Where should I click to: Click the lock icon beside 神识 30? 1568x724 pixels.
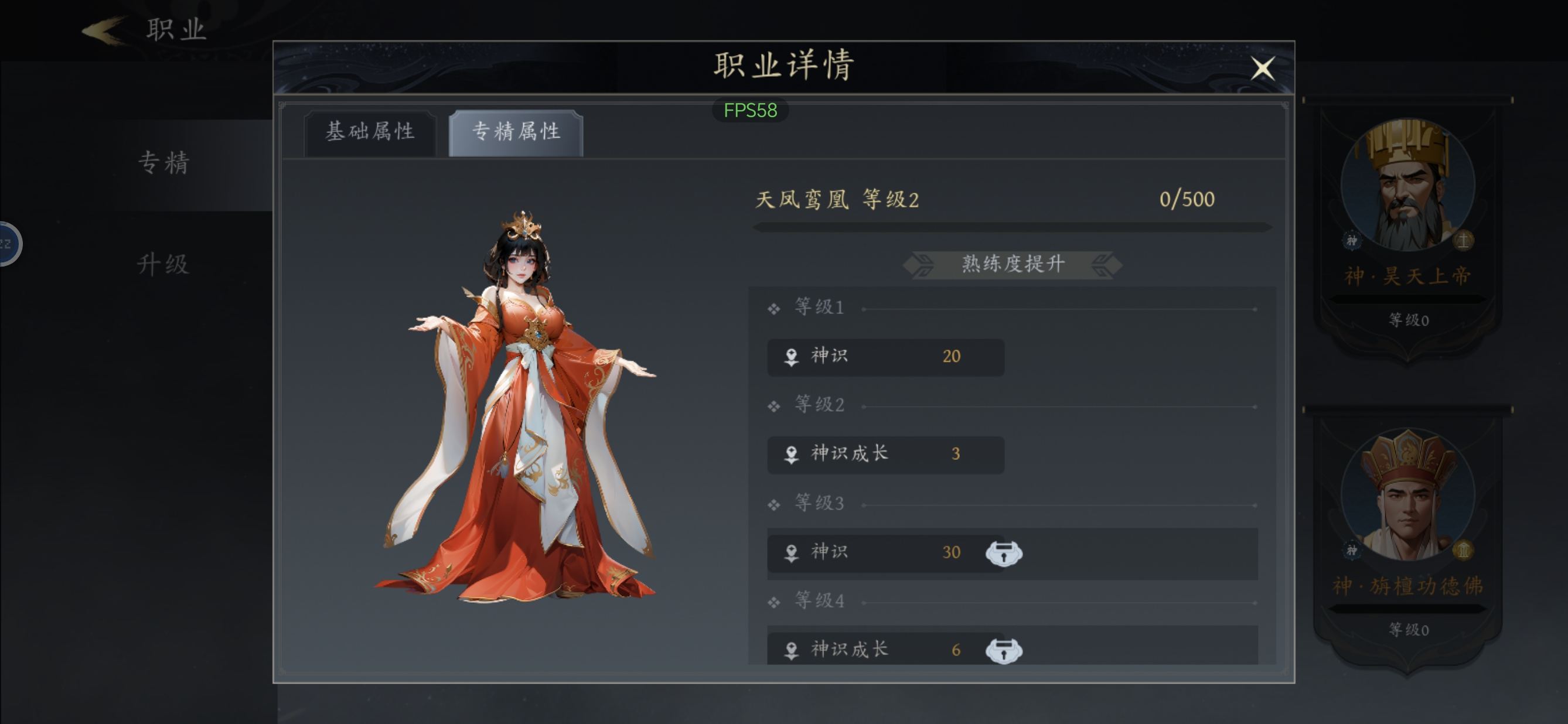[x=1004, y=553]
